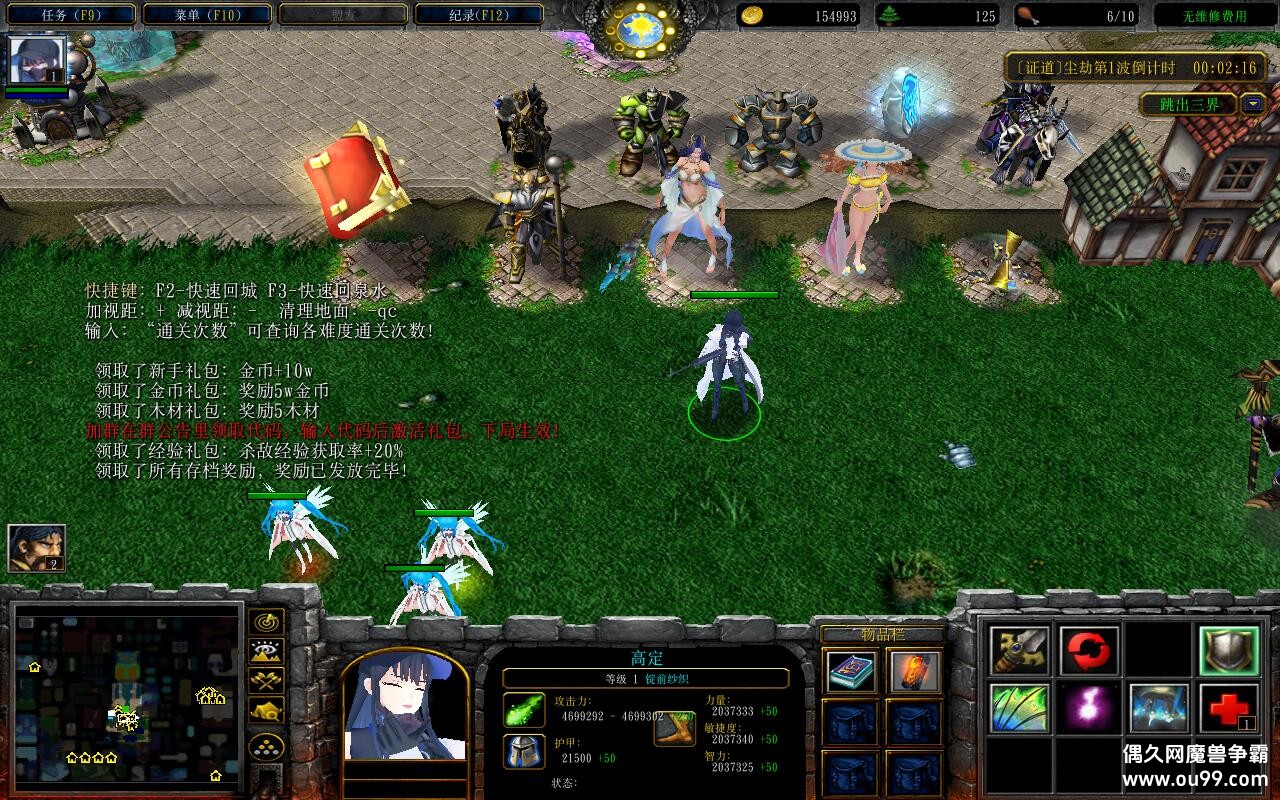1280x800 pixels.
Task: Expand the arrow beside 跳出三界
Action: (1252, 104)
